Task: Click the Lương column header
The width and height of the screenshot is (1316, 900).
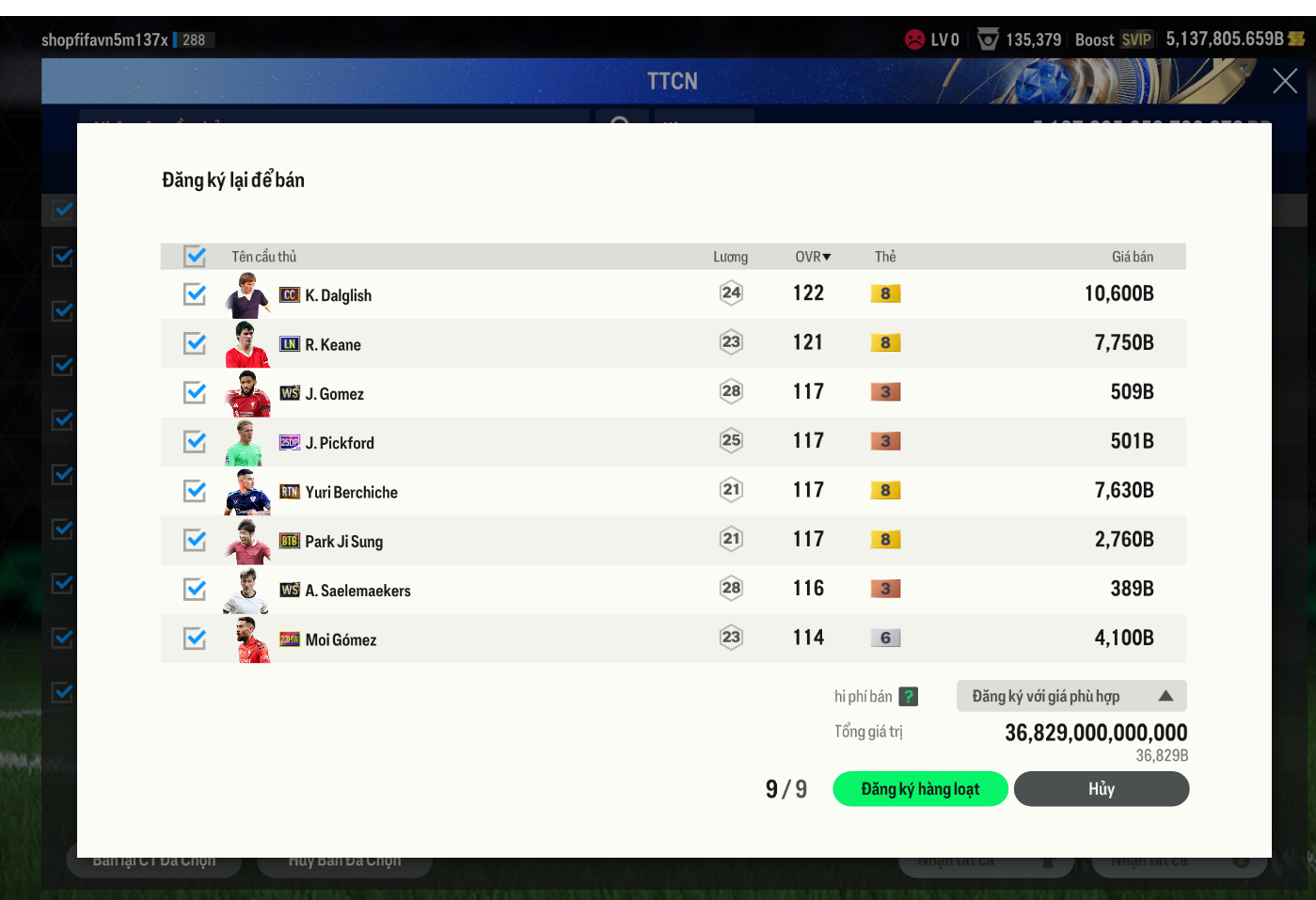Action: [730, 257]
